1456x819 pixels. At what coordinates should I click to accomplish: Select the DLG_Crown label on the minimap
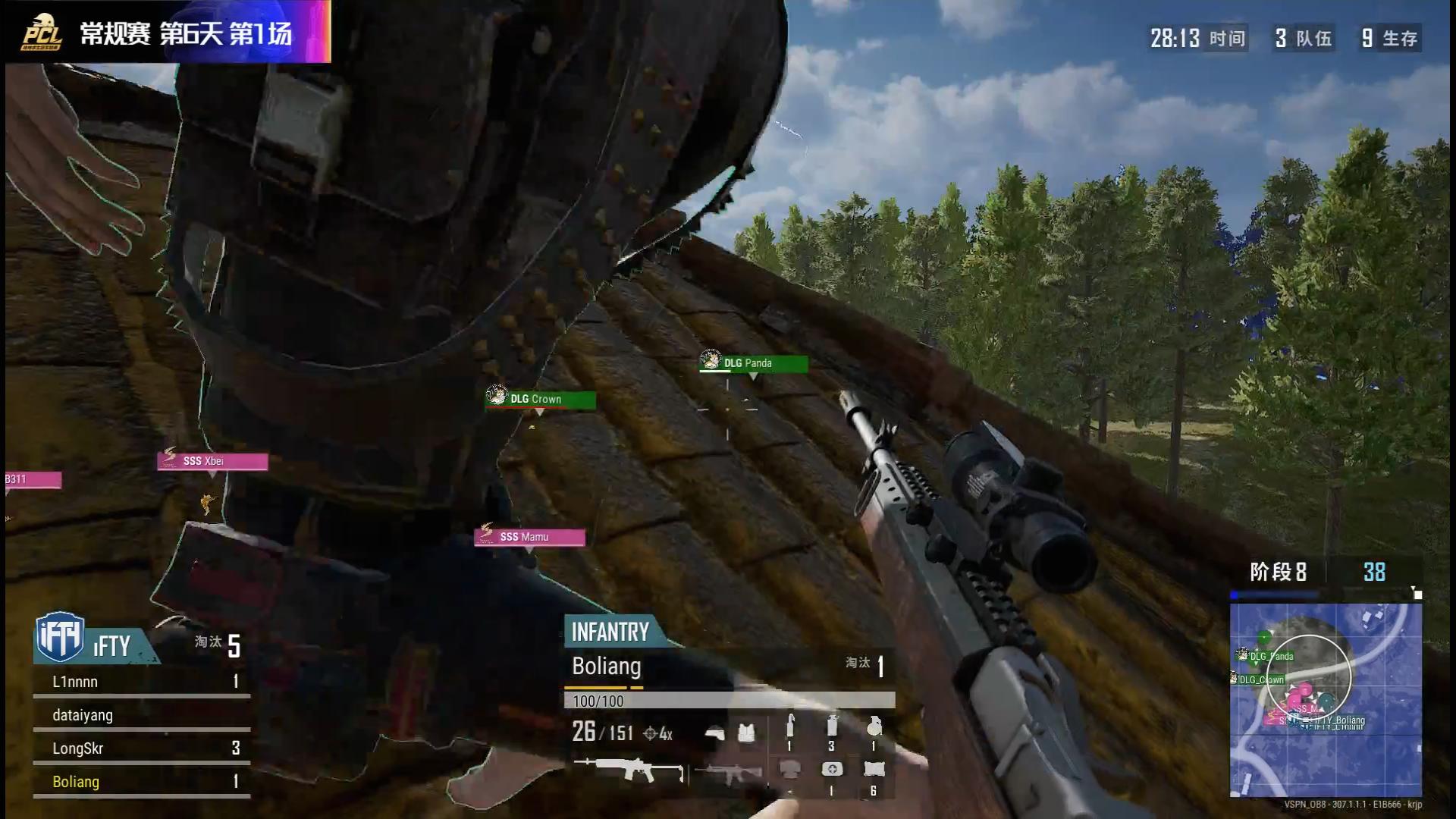pos(1261,679)
